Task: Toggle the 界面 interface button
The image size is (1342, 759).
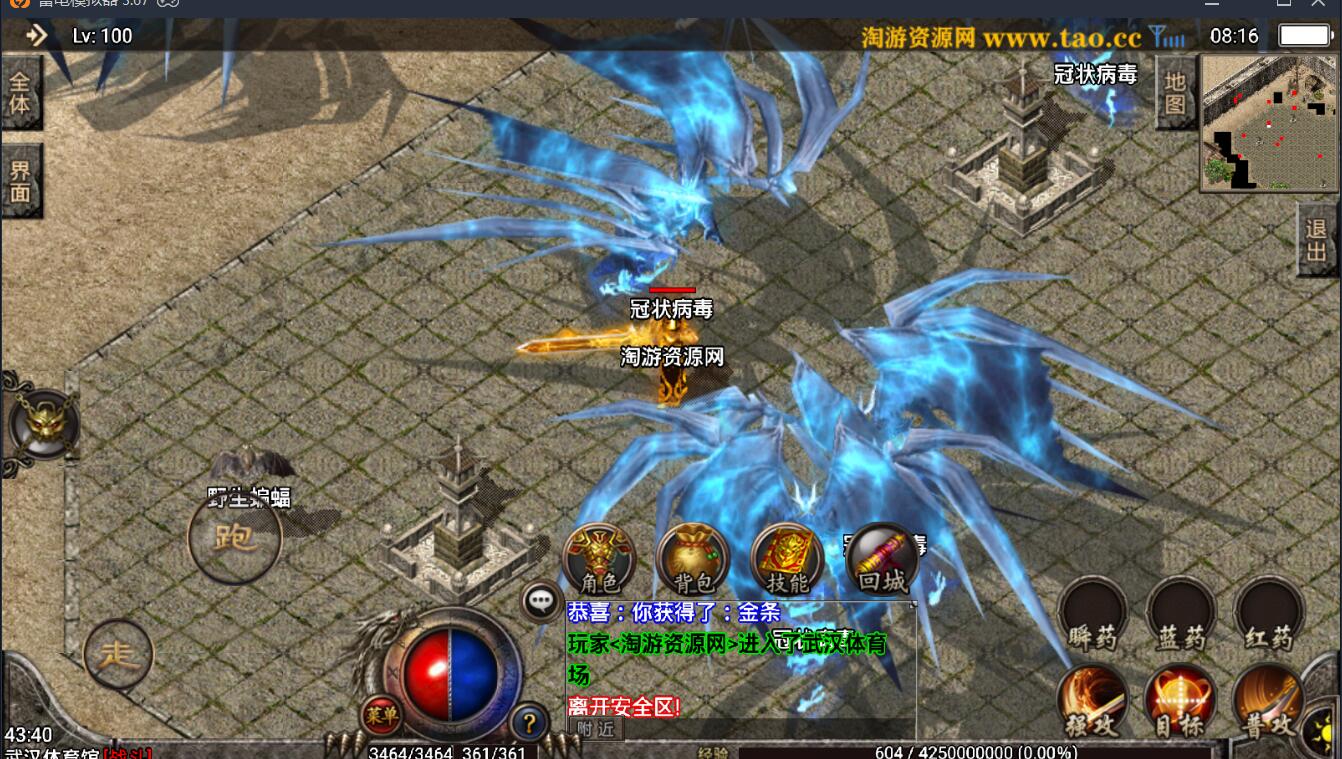Action: [x=21, y=182]
